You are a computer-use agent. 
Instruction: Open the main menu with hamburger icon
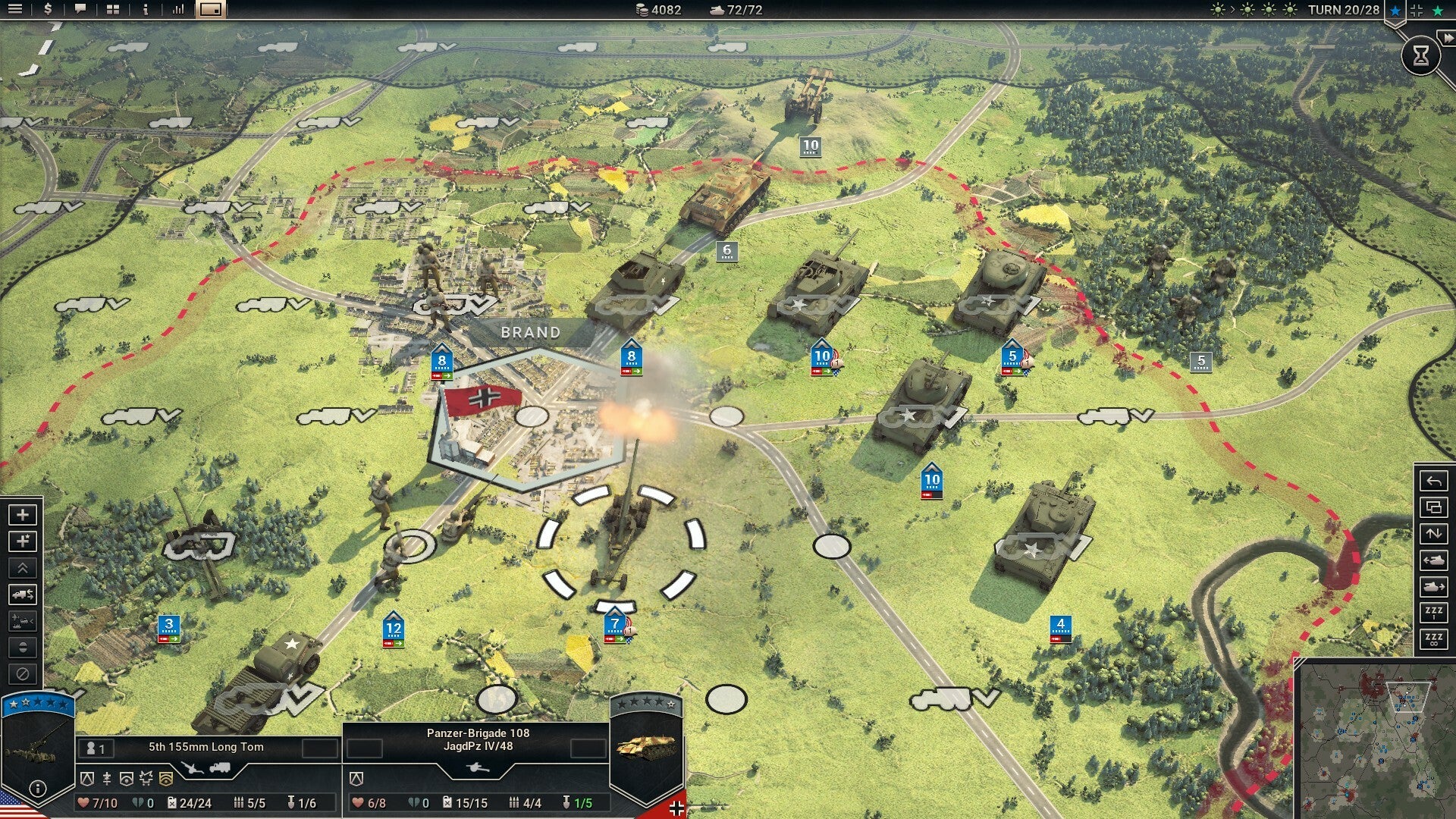[15, 11]
